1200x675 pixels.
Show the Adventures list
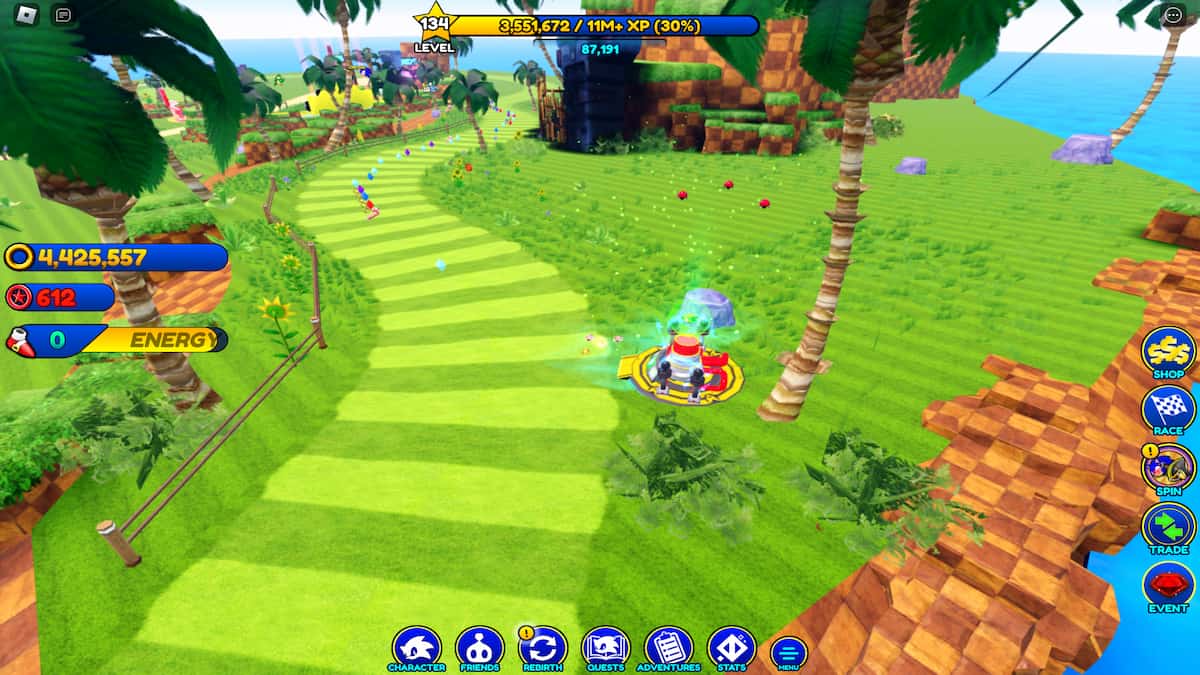669,648
